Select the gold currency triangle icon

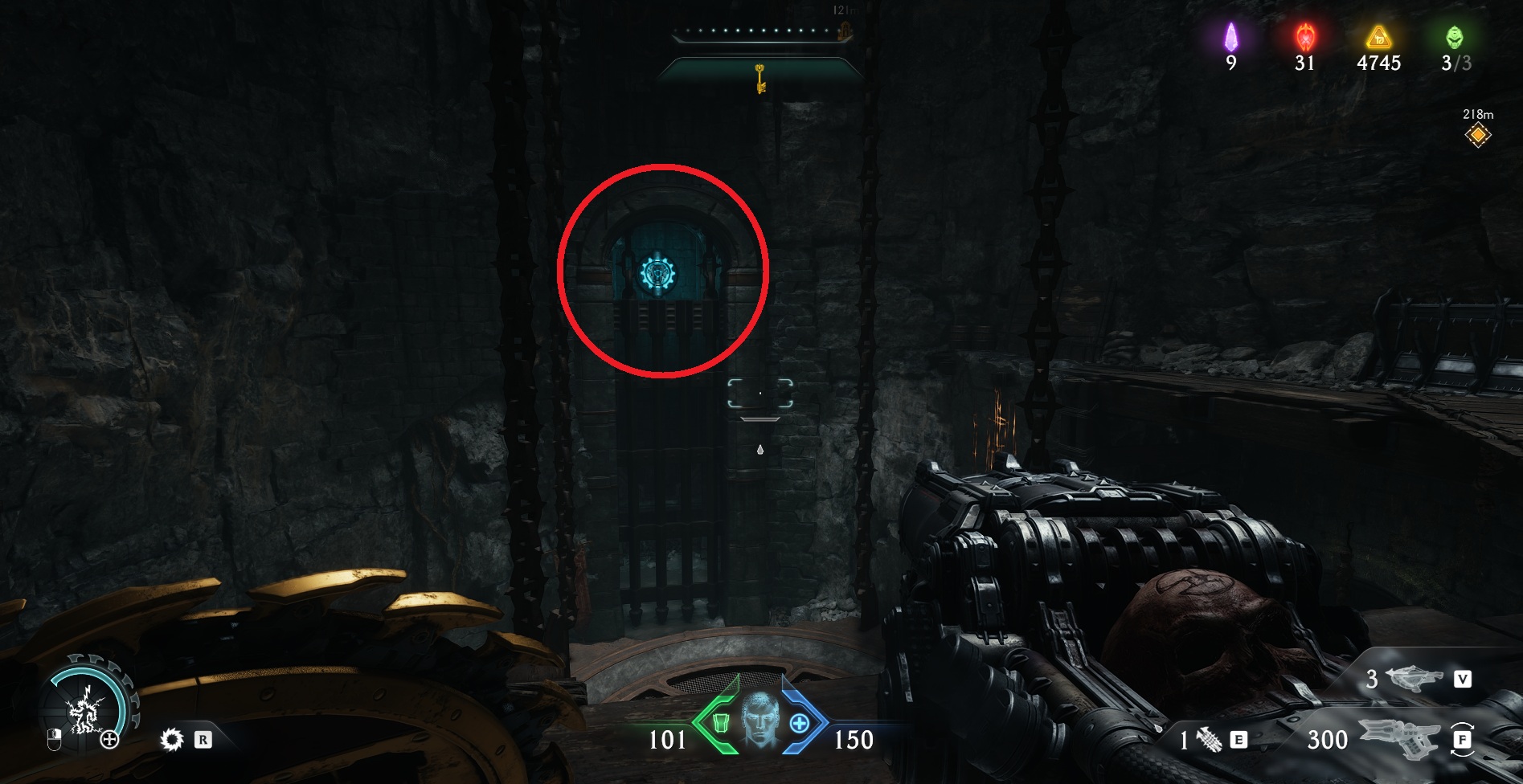(1378, 37)
